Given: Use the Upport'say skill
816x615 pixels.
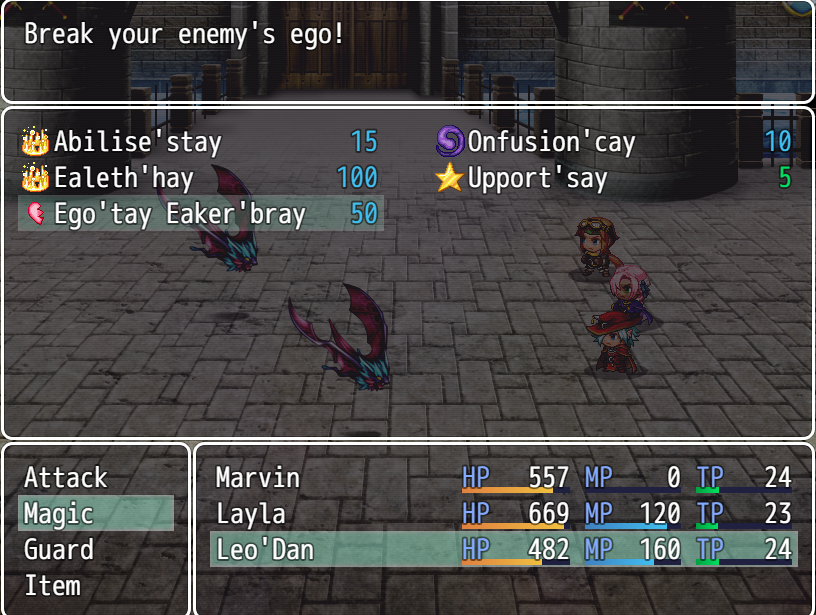Looking at the screenshot, I should [614, 178].
